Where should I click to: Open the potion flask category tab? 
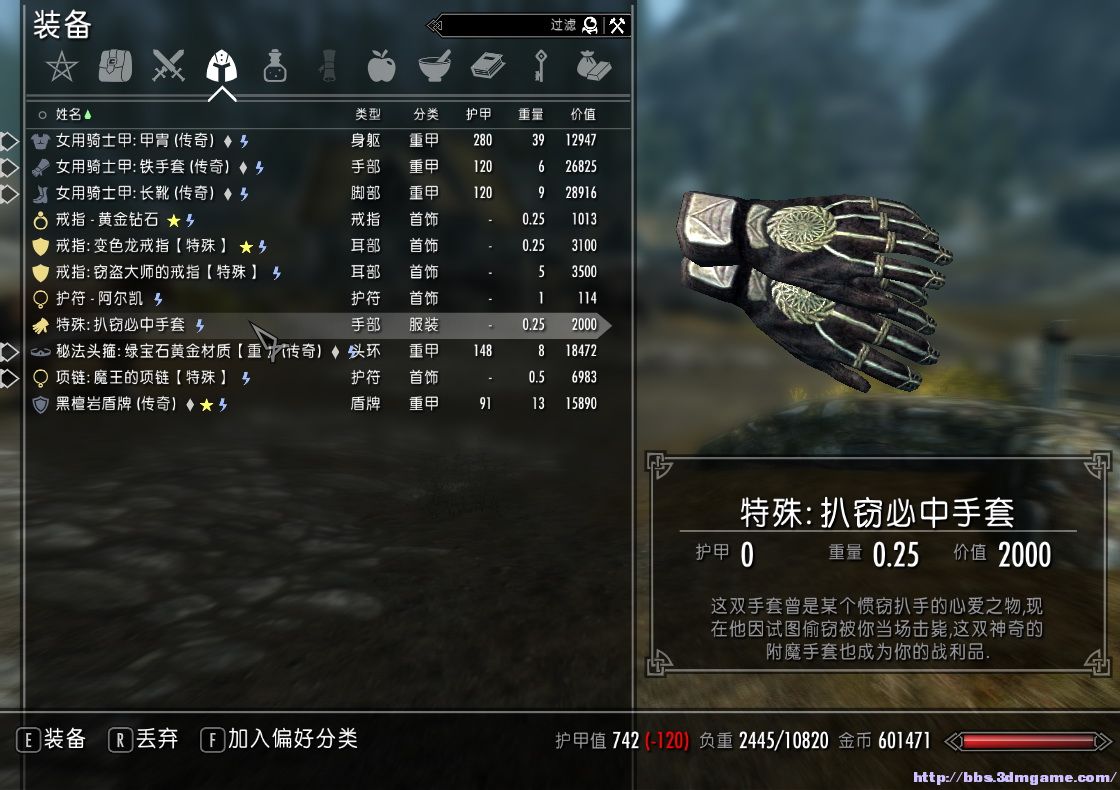point(275,67)
